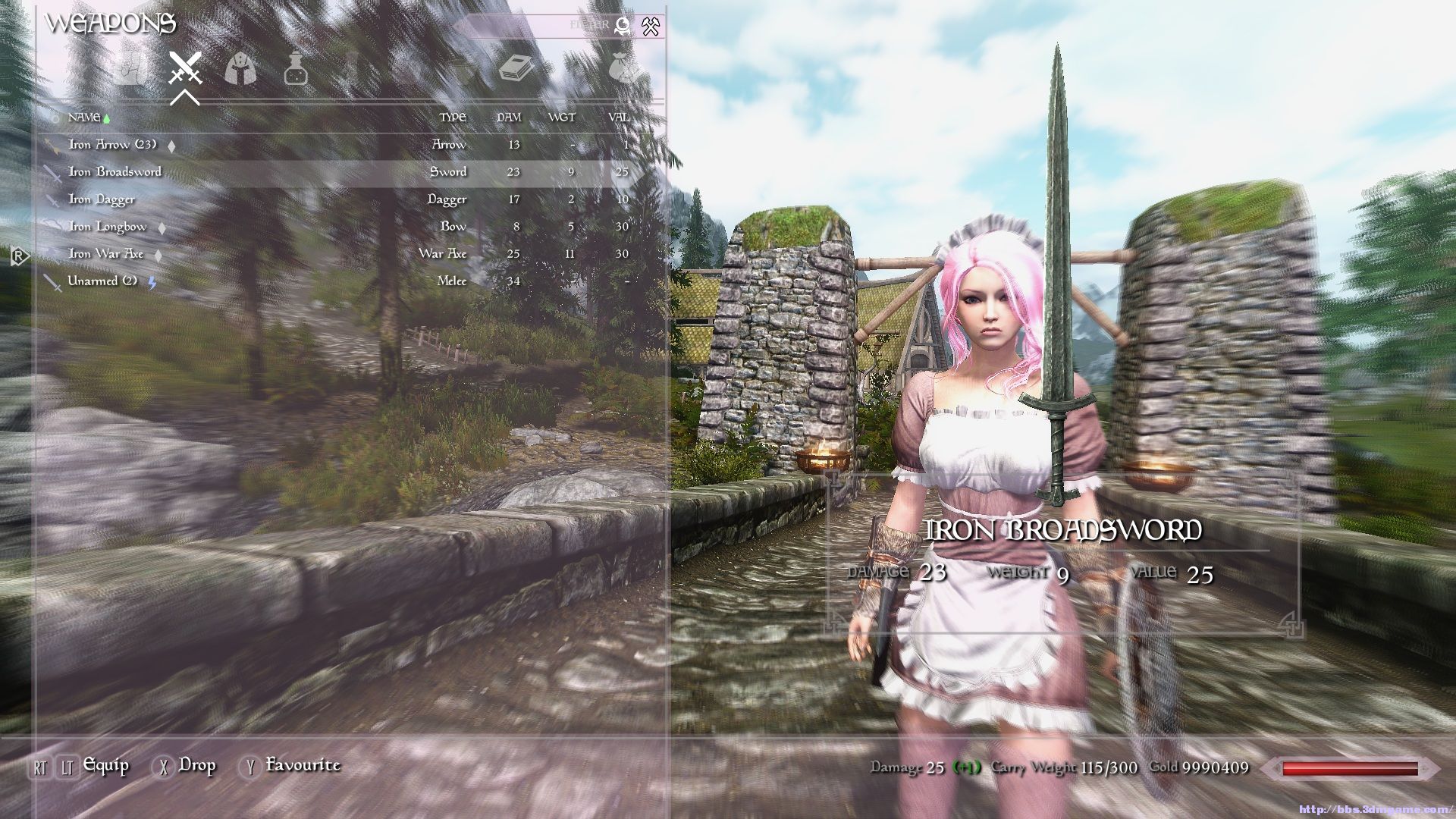Open the armor helmet category tab

[x=240, y=70]
